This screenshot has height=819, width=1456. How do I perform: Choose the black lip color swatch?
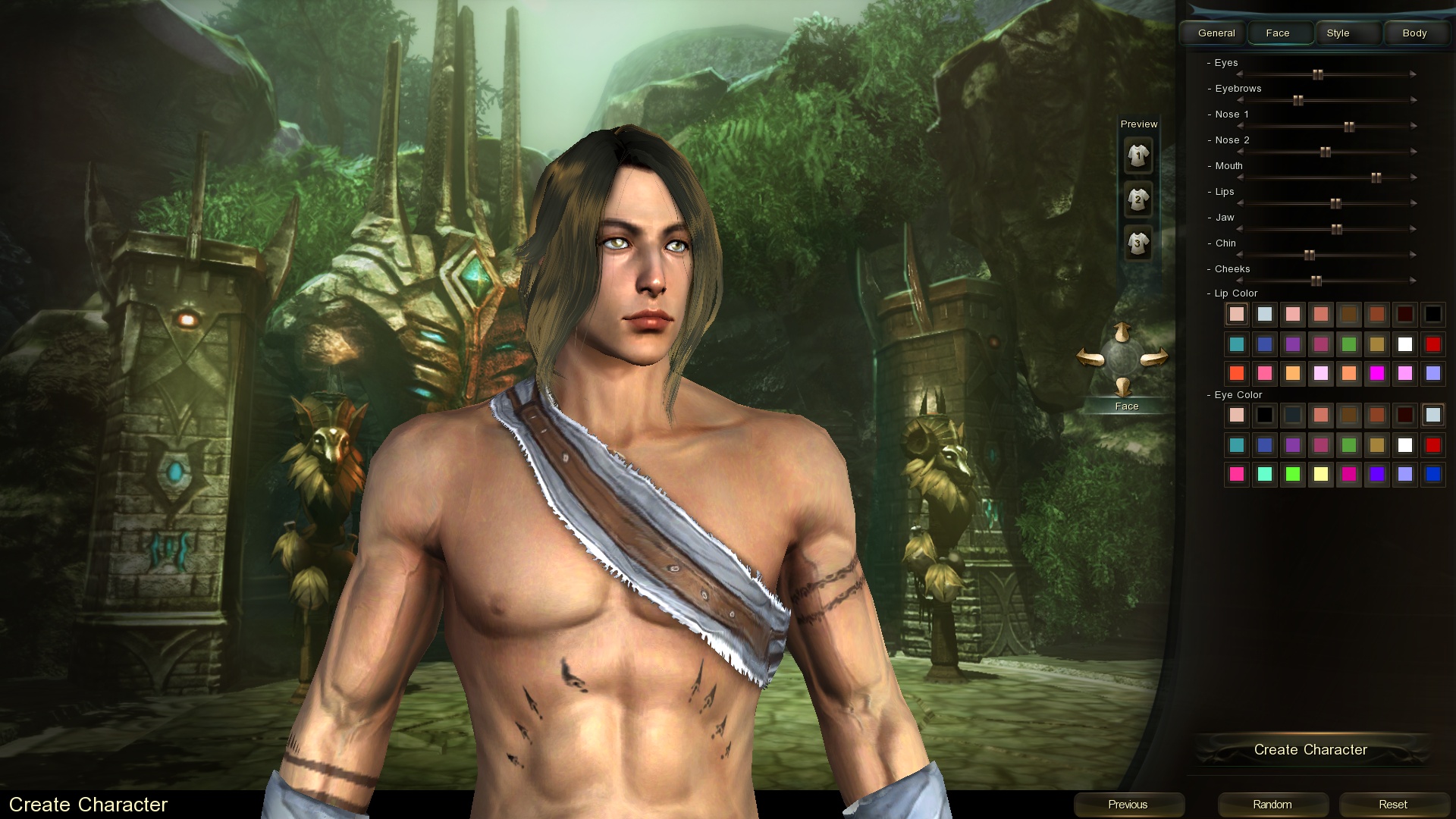click(1433, 314)
